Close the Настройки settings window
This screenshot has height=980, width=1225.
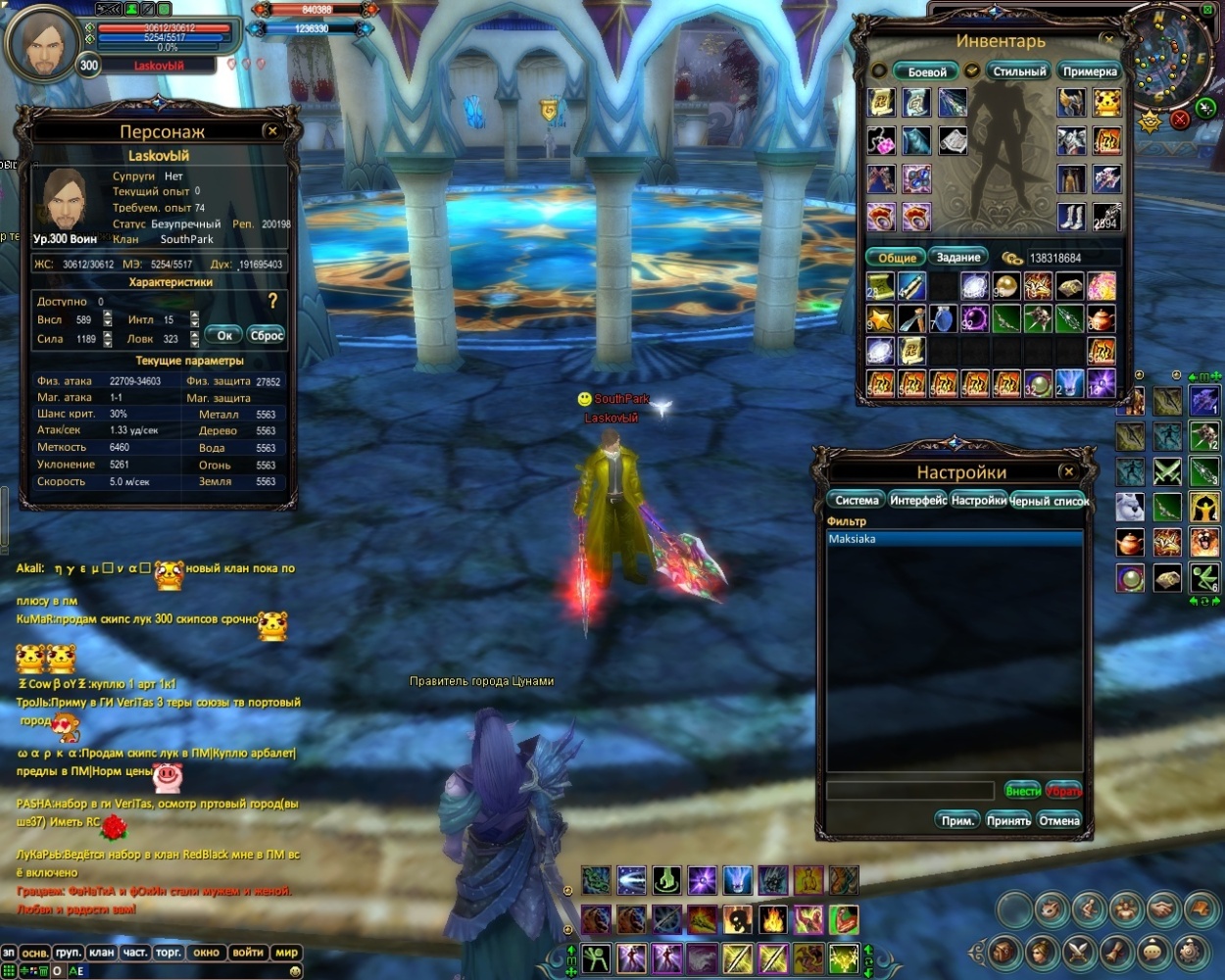(1068, 471)
